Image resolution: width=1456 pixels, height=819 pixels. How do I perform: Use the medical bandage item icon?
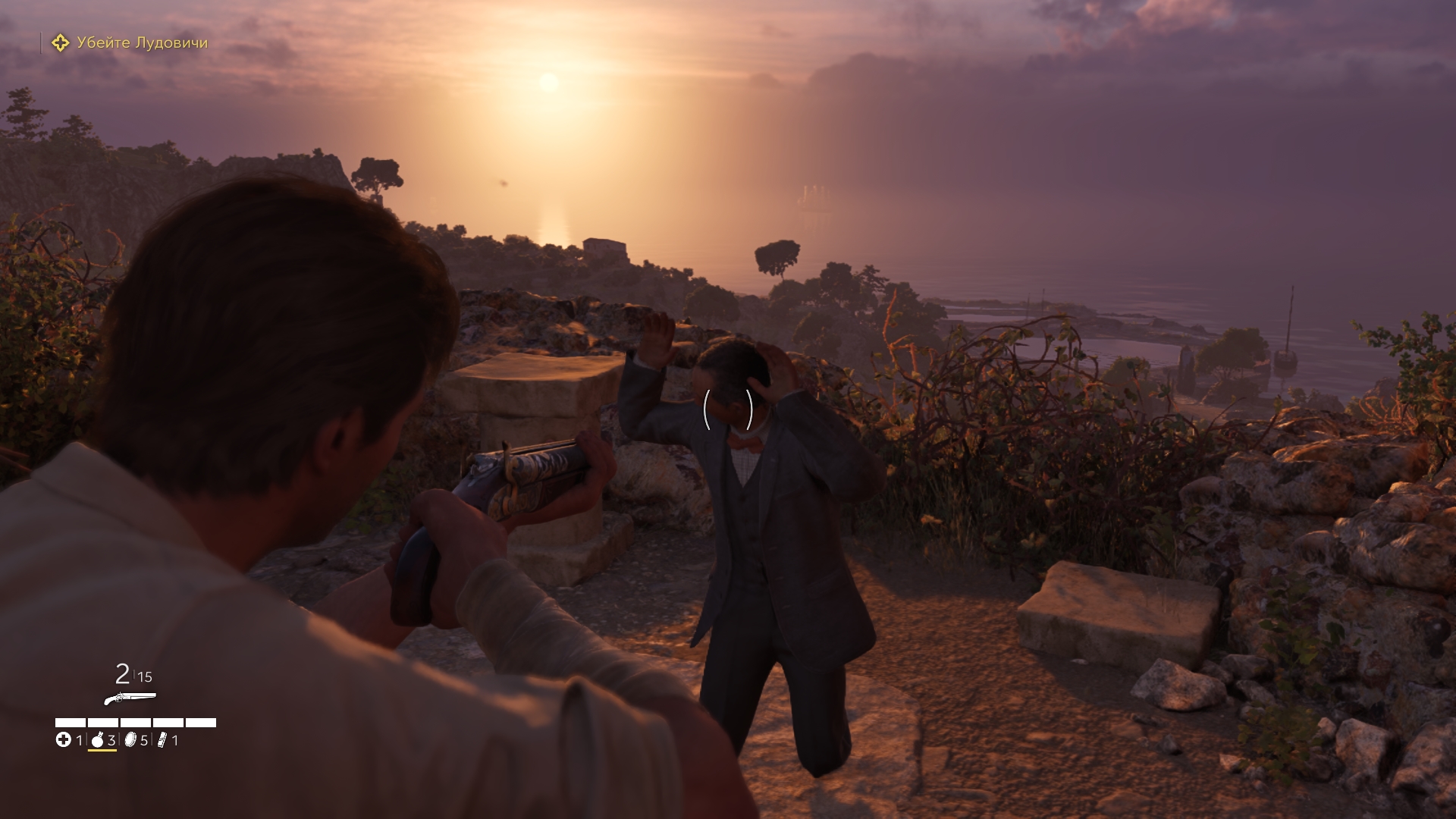click(x=64, y=740)
